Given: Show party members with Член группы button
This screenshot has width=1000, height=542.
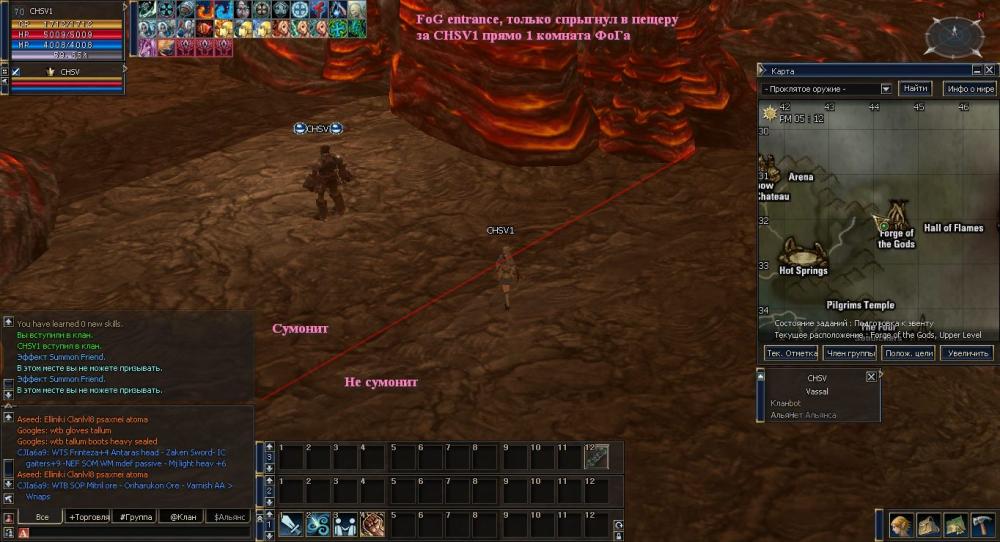Looking at the screenshot, I should pyautogui.click(x=850, y=353).
